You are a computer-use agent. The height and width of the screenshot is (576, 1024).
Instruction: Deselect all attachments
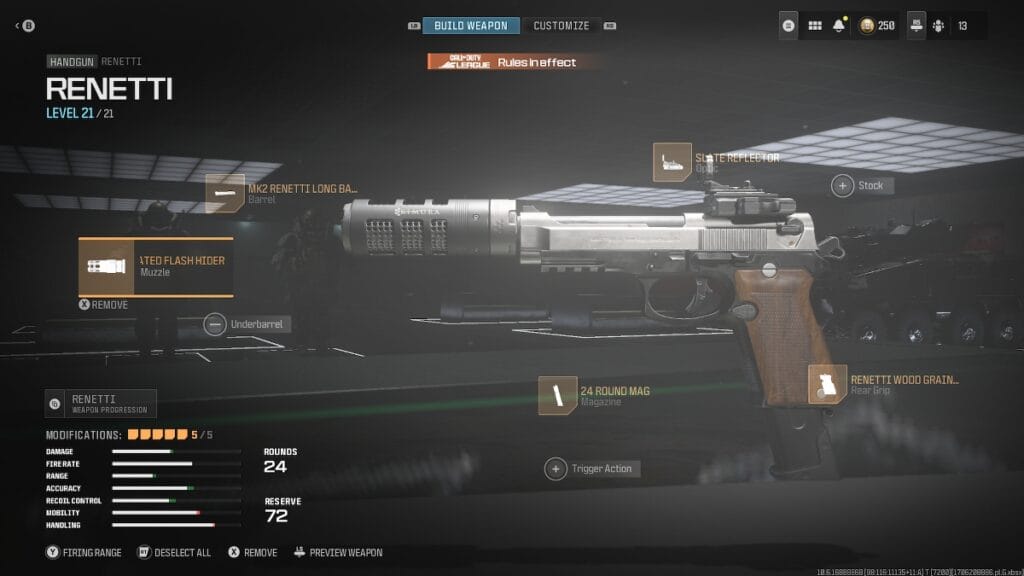(174, 552)
